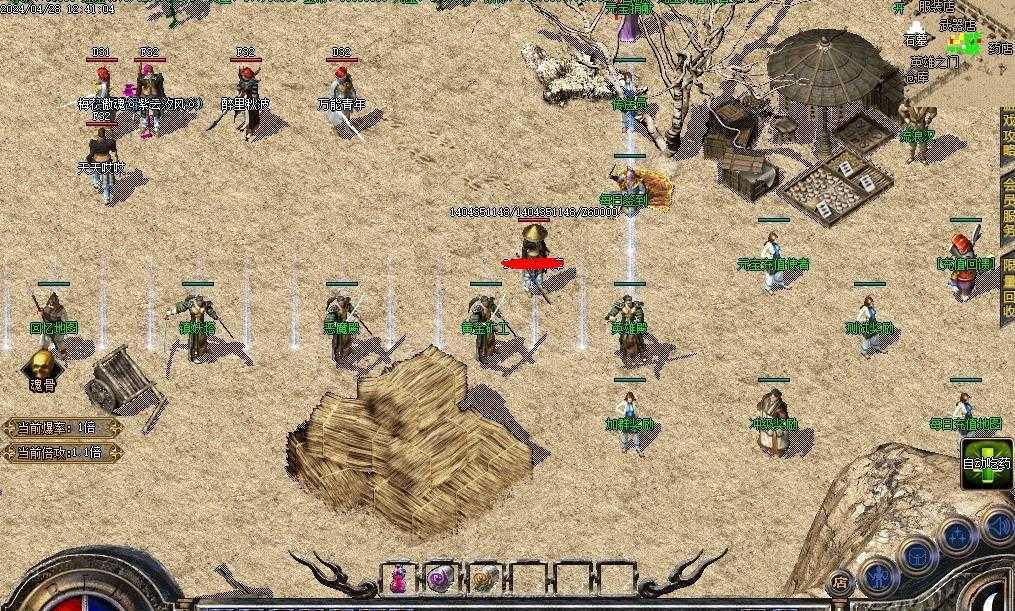Use the golden scroll hotbar item
Screen dimensions: 1015x611
tap(484, 579)
